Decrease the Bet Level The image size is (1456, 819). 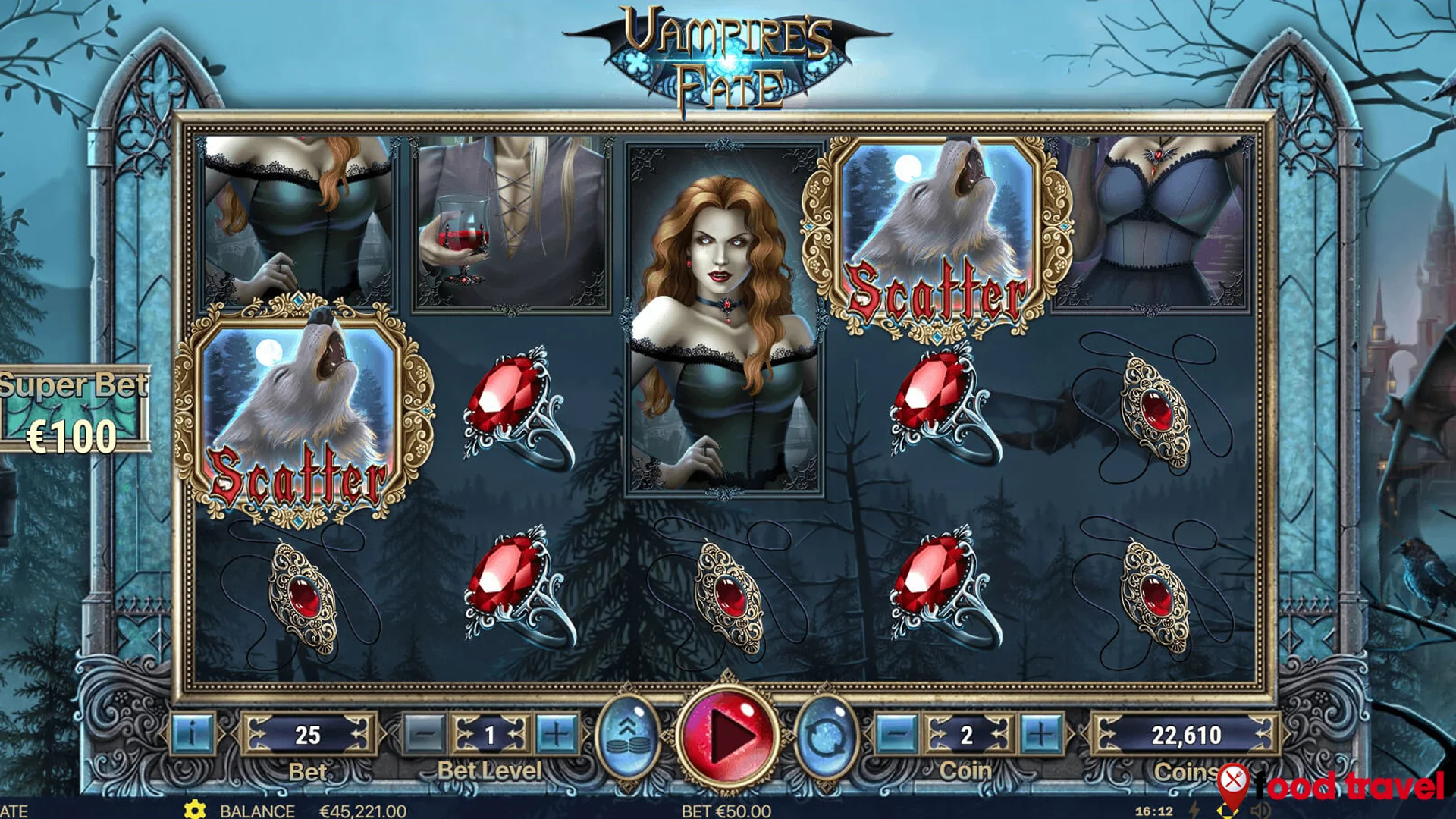(x=425, y=734)
